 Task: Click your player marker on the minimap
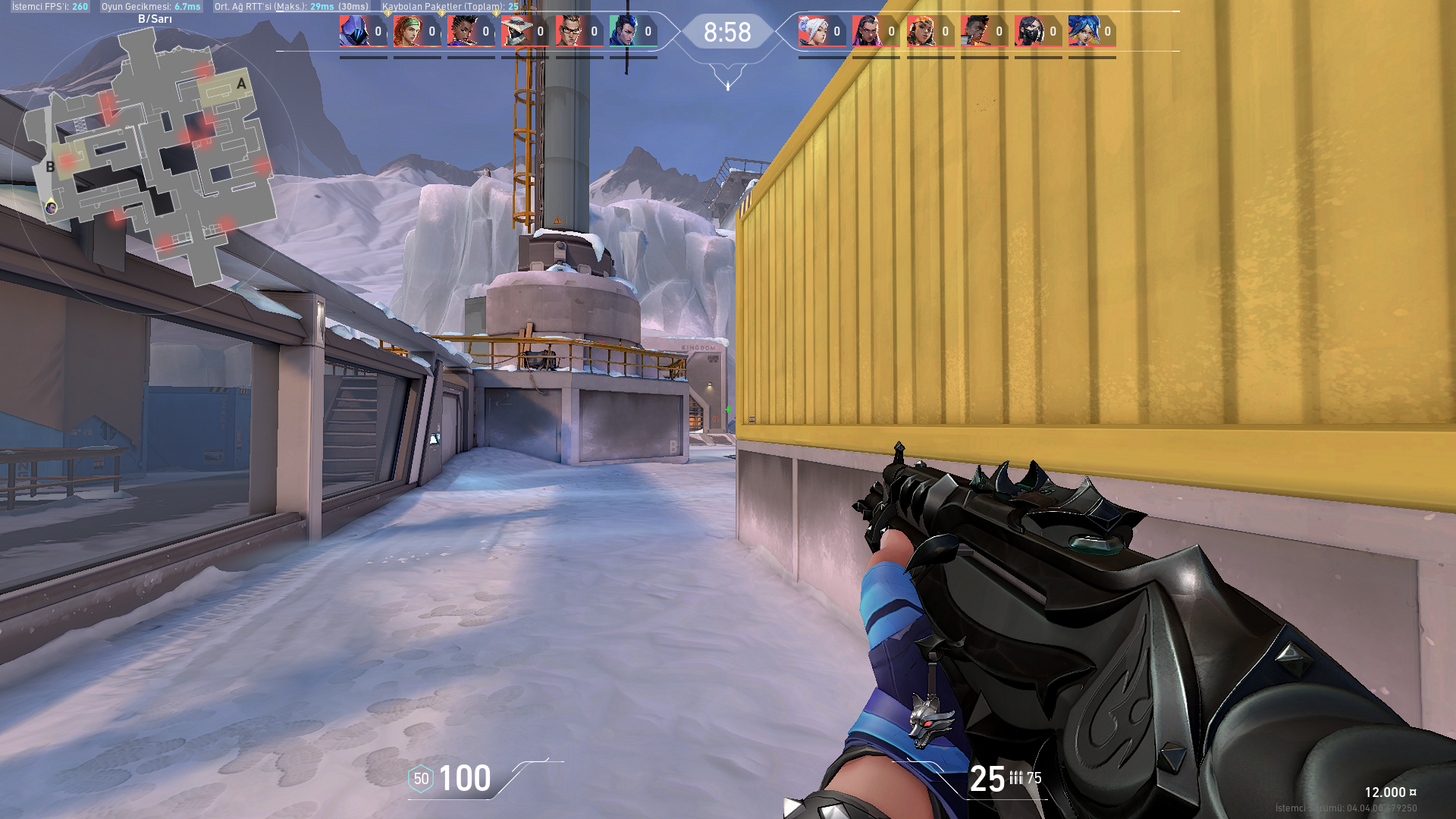click(51, 207)
